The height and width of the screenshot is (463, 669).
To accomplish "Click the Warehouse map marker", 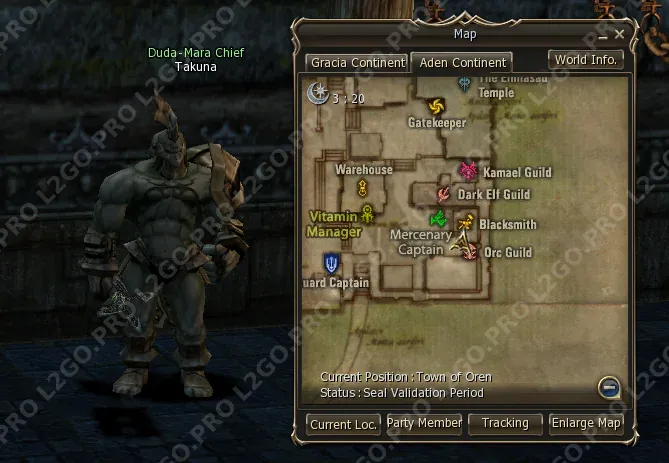I will pos(363,187).
